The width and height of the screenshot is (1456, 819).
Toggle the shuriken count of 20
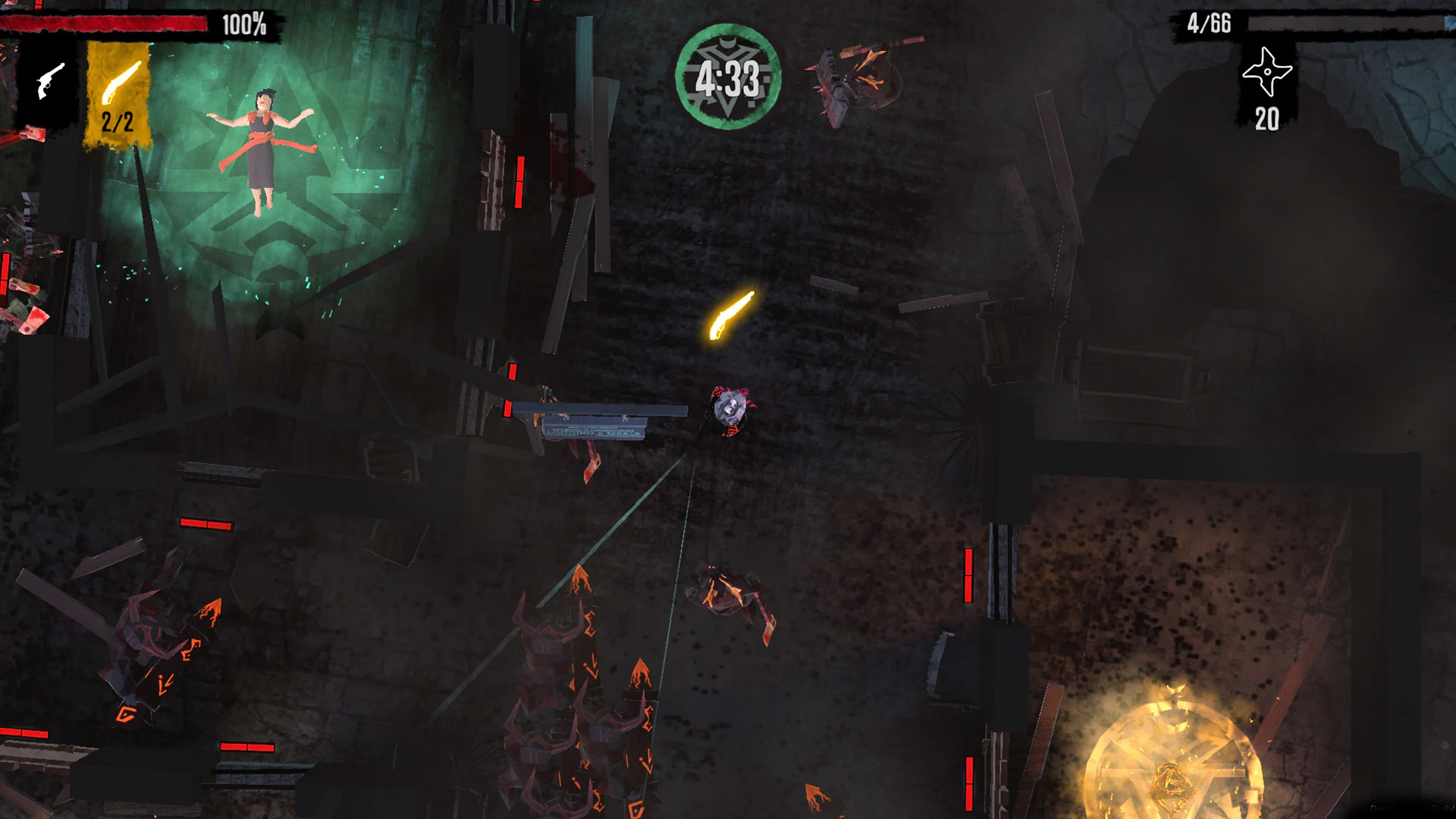point(1266,118)
